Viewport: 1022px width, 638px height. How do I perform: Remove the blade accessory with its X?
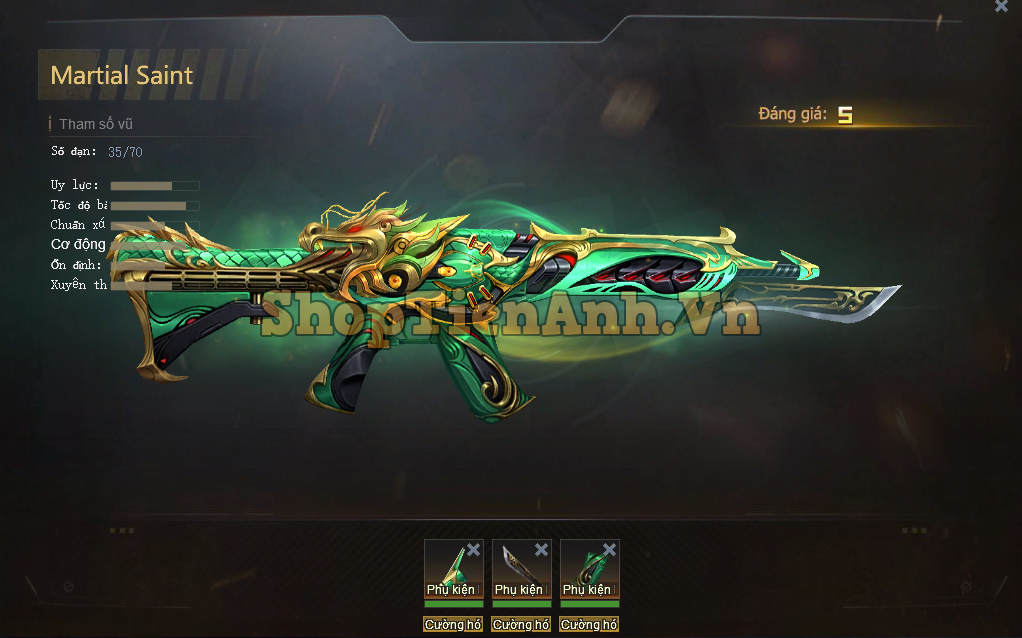coord(541,550)
